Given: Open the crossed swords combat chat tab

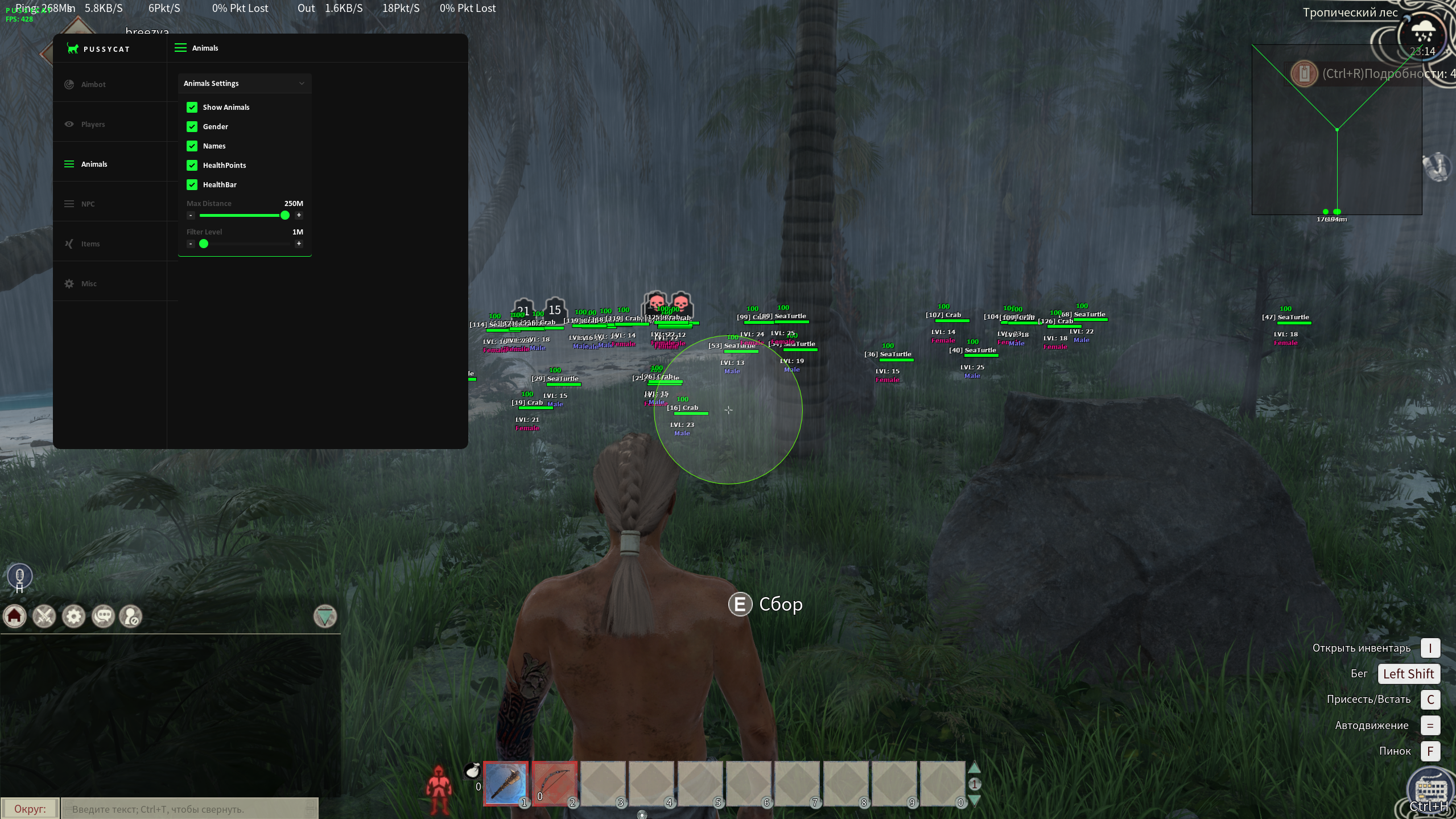Looking at the screenshot, I should tap(44, 616).
